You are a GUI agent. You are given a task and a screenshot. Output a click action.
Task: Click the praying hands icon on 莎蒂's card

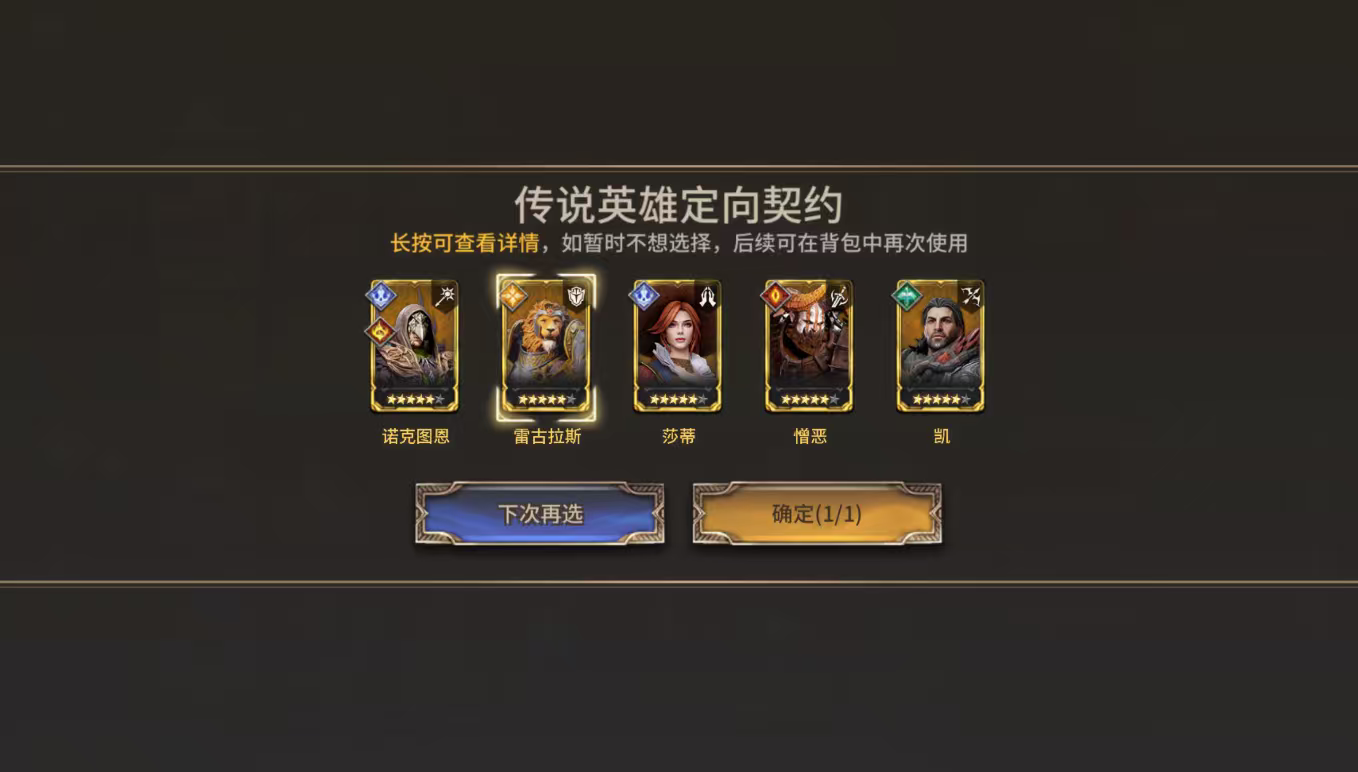click(708, 297)
